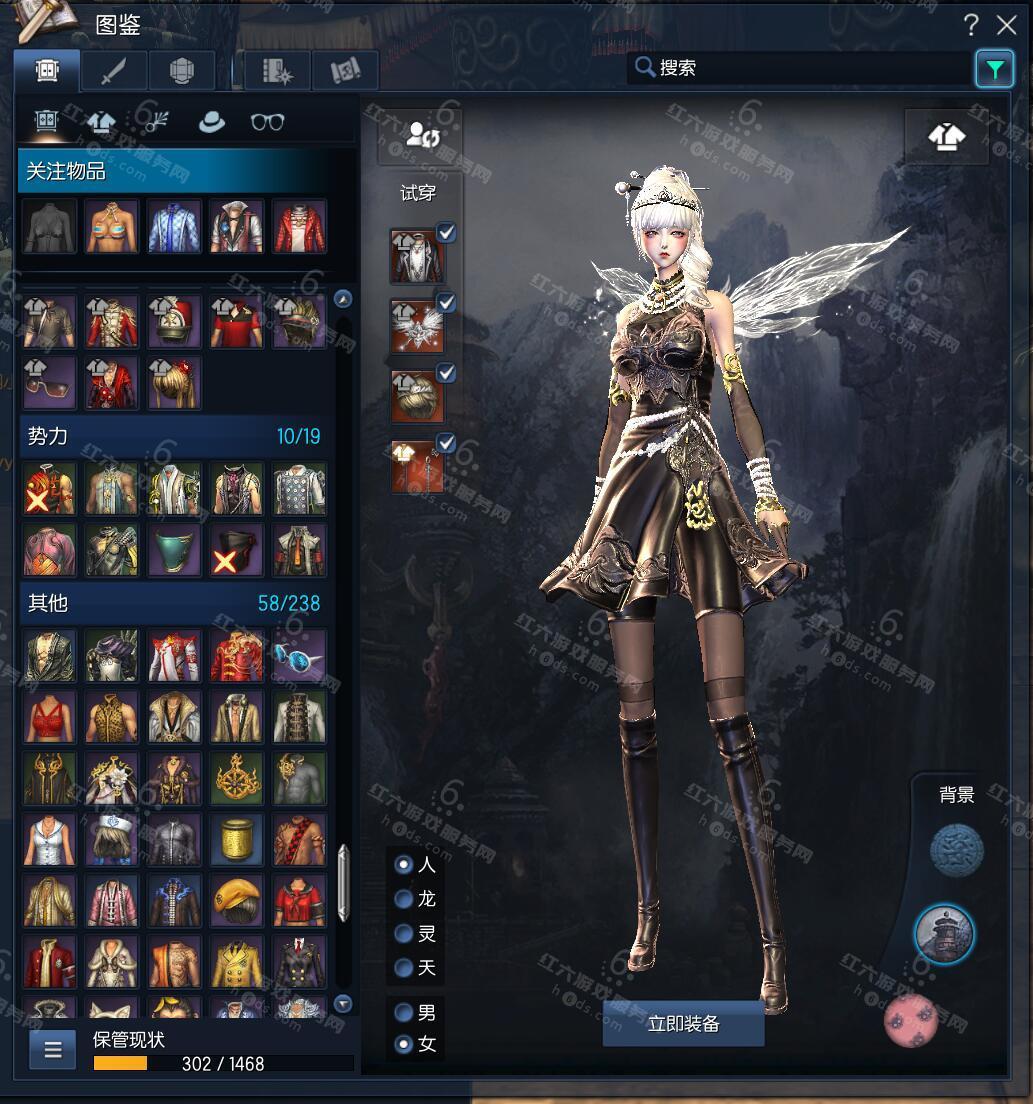Close the 图鉴 window

[1006, 25]
